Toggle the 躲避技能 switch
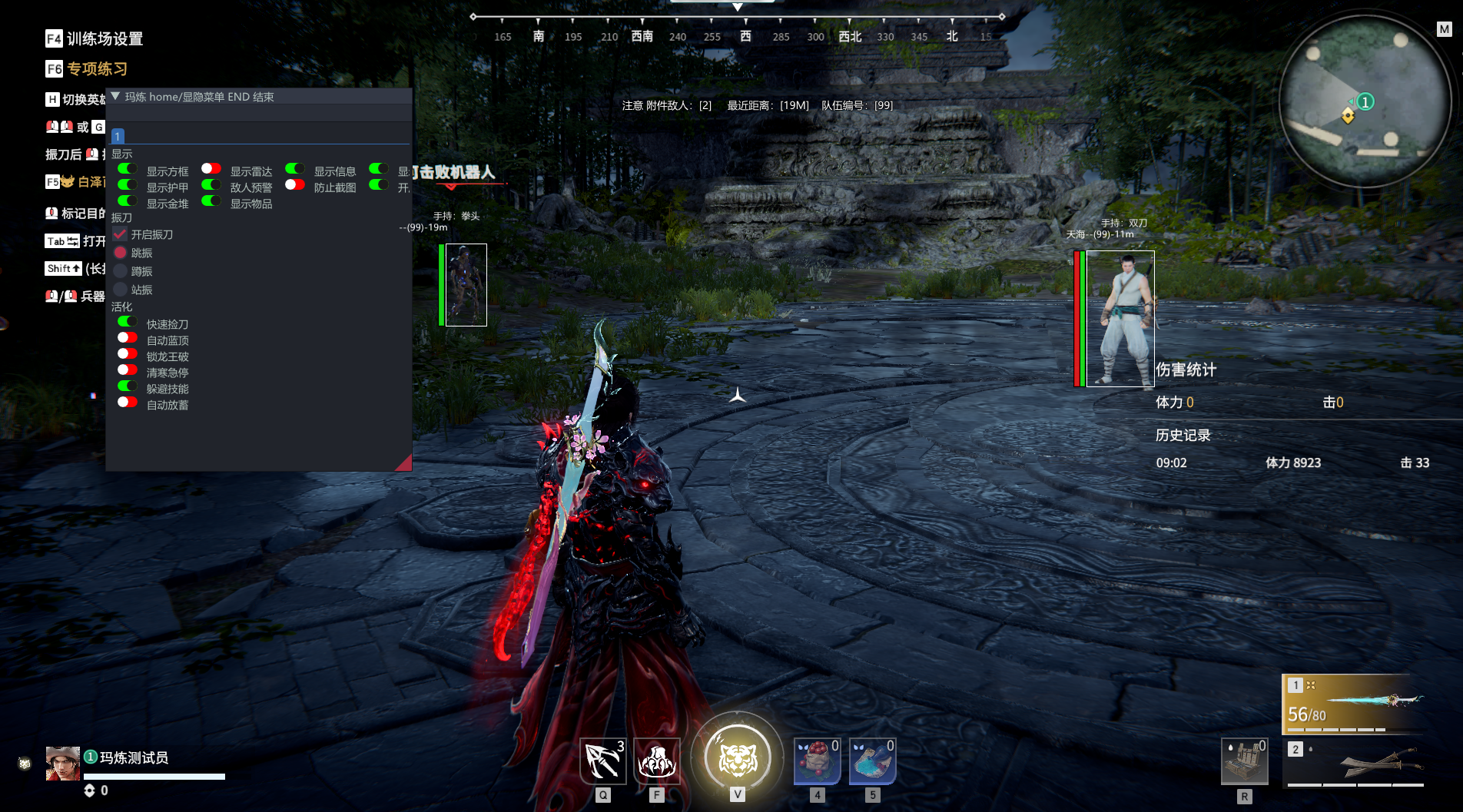Image resolution: width=1463 pixels, height=812 pixels. point(128,386)
